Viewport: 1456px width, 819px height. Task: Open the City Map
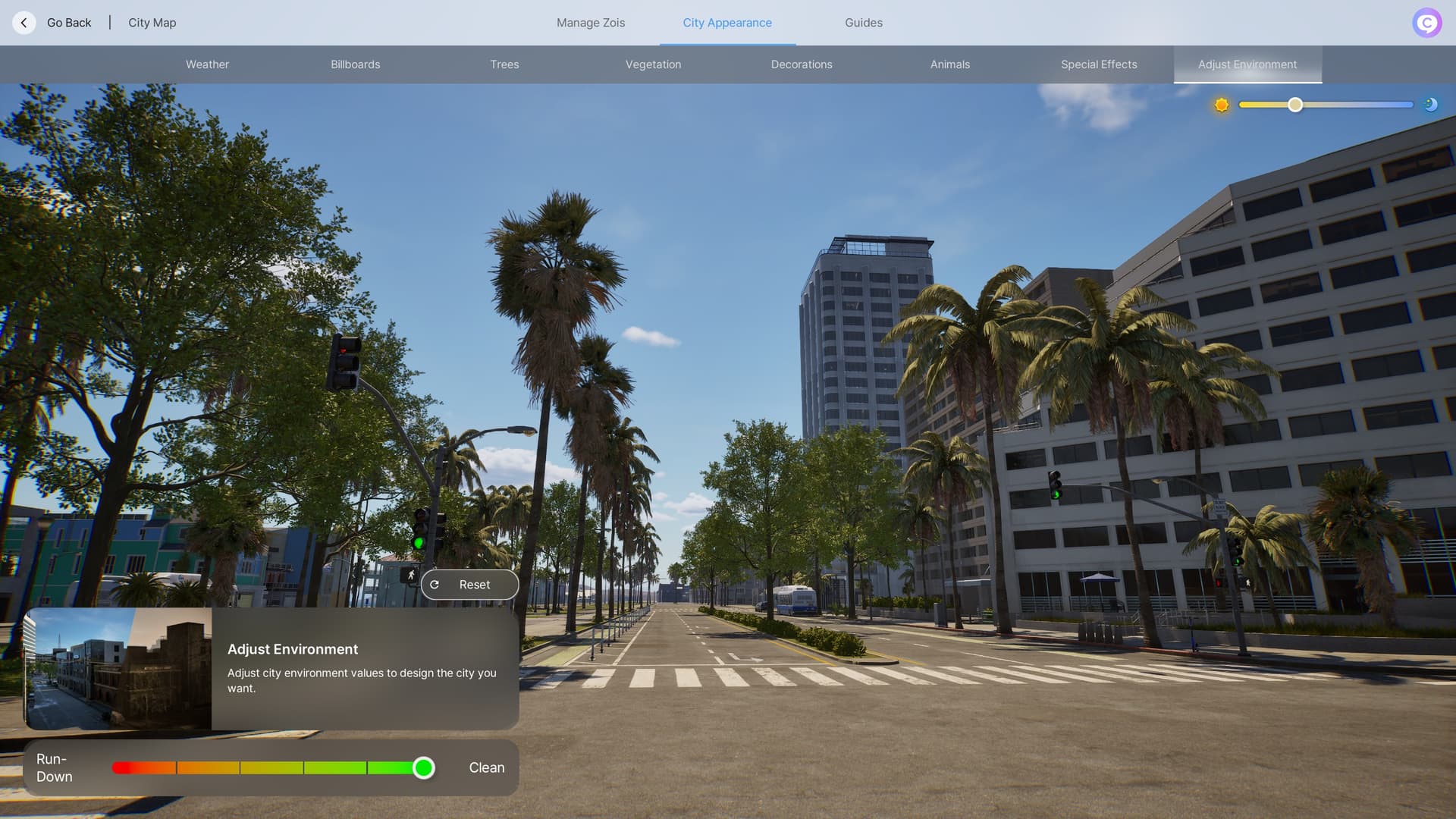152,23
